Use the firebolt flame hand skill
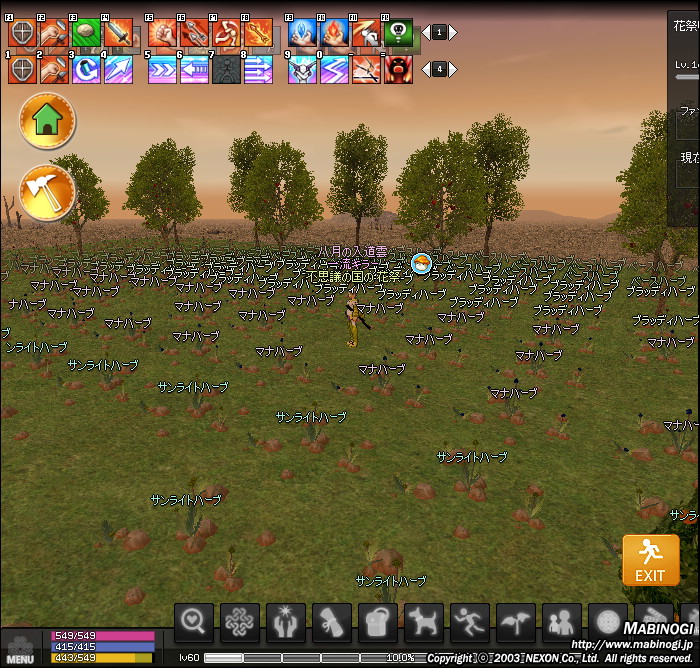 334,33
